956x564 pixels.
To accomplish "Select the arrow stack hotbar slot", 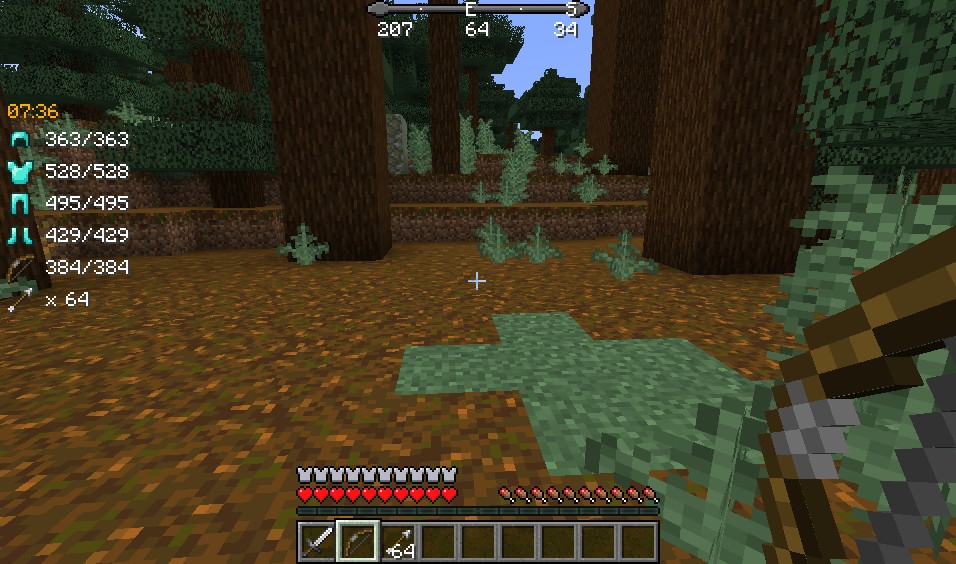I will coord(397,542).
